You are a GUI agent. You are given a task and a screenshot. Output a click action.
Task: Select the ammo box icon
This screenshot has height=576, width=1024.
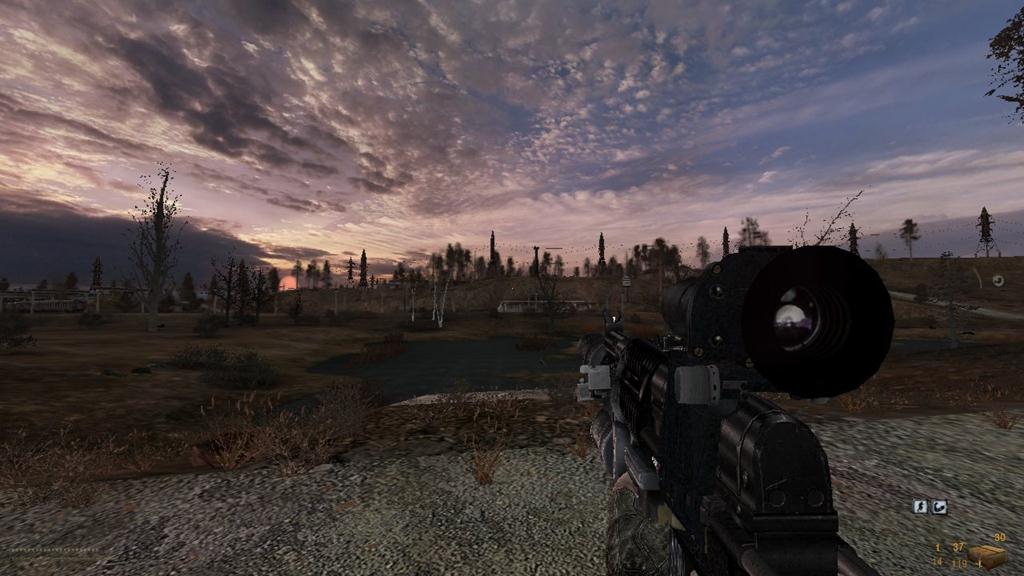[985, 555]
